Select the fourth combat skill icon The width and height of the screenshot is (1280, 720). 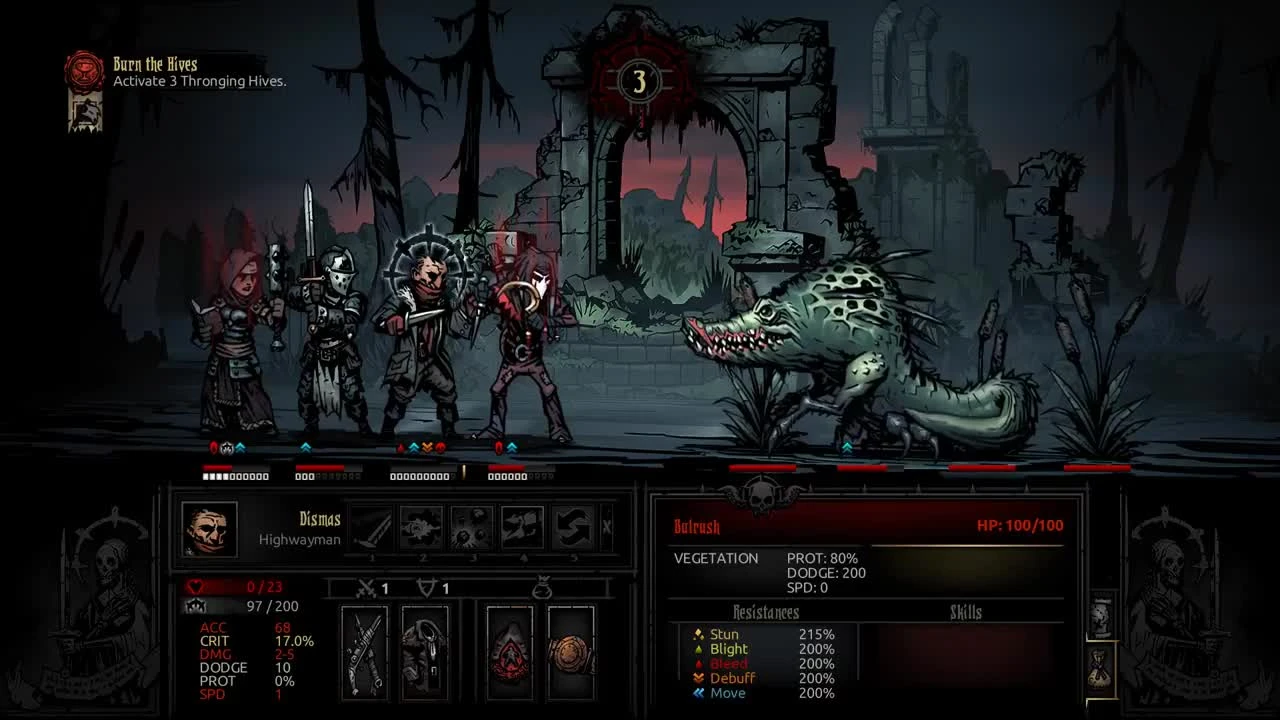[524, 527]
